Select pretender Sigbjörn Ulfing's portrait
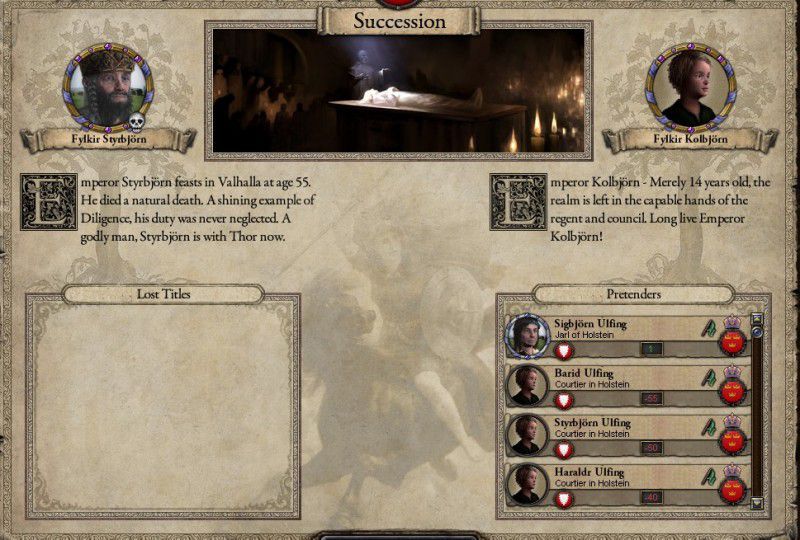The width and height of the screenshot is (800, 540). point(527,336)
